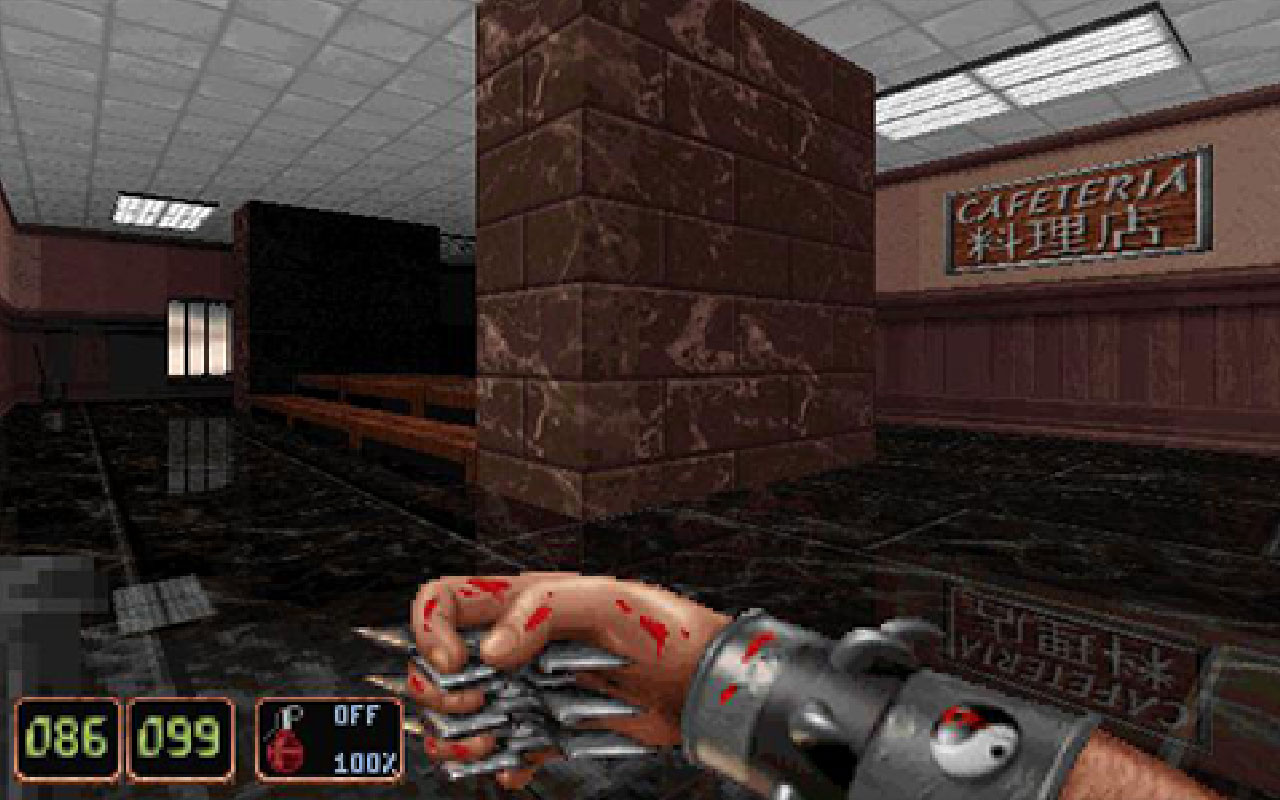1280x800 pixels.
Task: Click the yin-yang emblem on the wrist guard
Action: pyautogui.click(x=975, y=738)
